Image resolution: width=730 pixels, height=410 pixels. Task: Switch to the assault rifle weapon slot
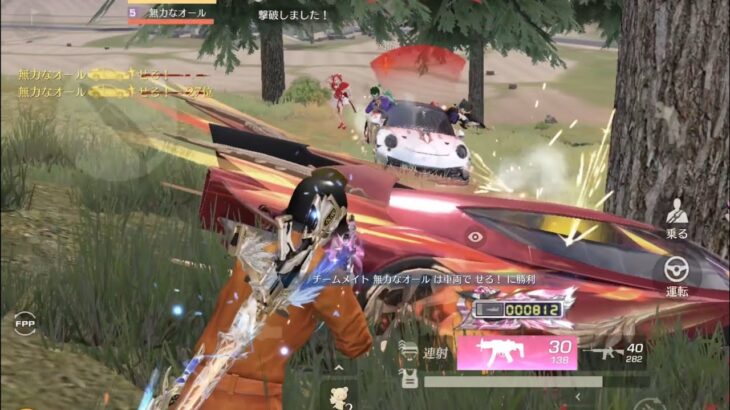pyautogui.click(x=614, y=352)
